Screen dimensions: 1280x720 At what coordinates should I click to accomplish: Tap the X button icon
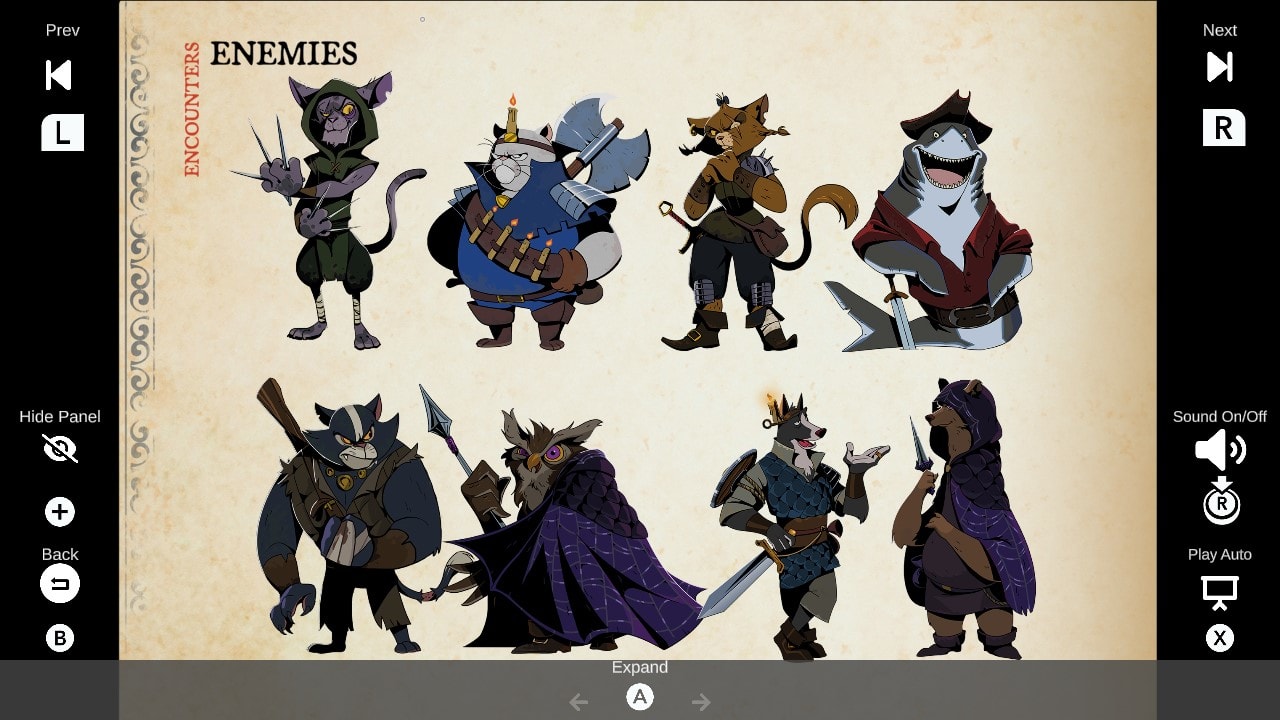pos(1220,637)
